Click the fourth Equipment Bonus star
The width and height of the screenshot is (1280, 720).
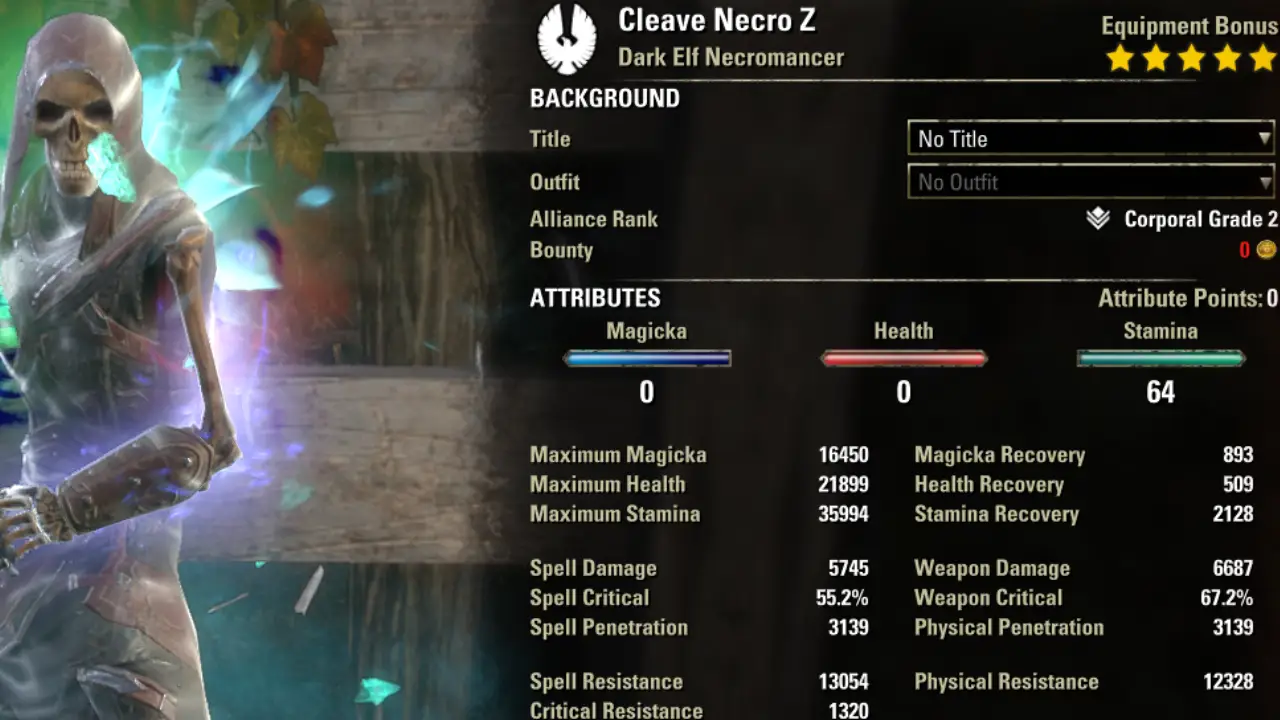click(x=1228, y=58)
